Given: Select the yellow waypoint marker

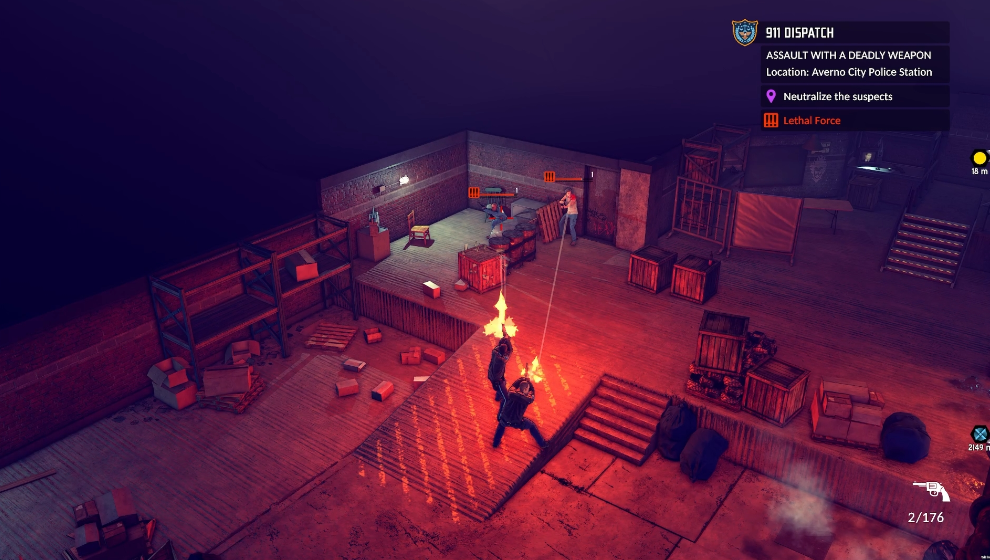Looking at the screenshot, I should (x=979, y=158).
